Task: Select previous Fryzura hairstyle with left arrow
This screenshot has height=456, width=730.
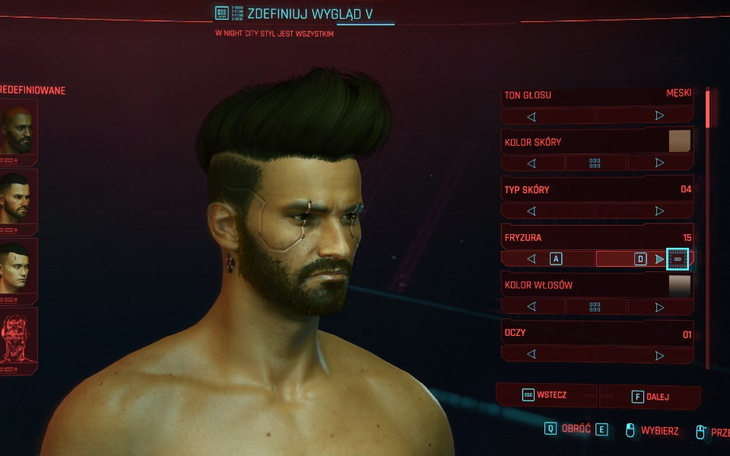Action: click(x=531, y=259)
